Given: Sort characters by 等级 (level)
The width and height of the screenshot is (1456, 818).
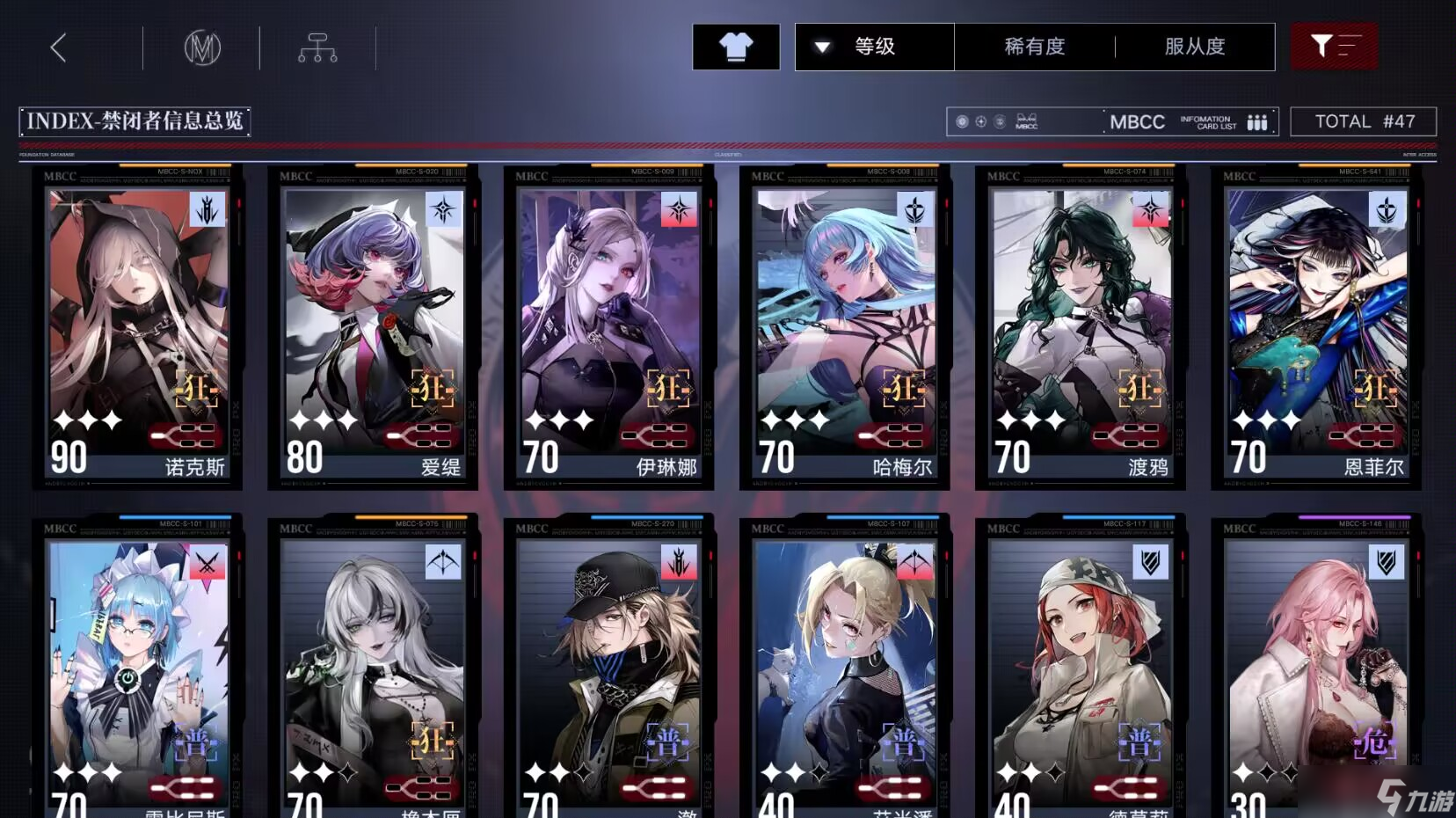Looking at the screenshot, I should [874, 47].
